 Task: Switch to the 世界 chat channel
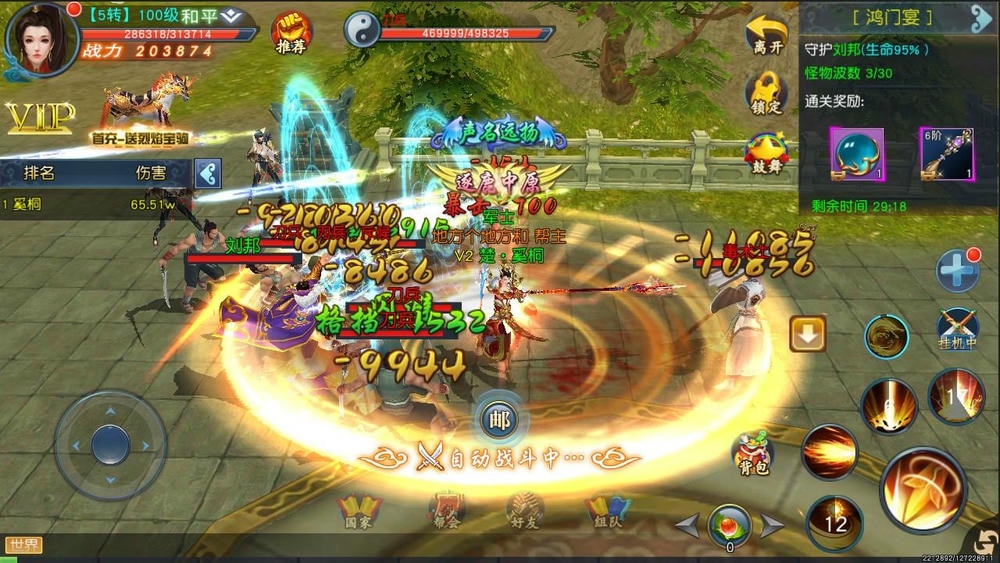pos(23,545)
